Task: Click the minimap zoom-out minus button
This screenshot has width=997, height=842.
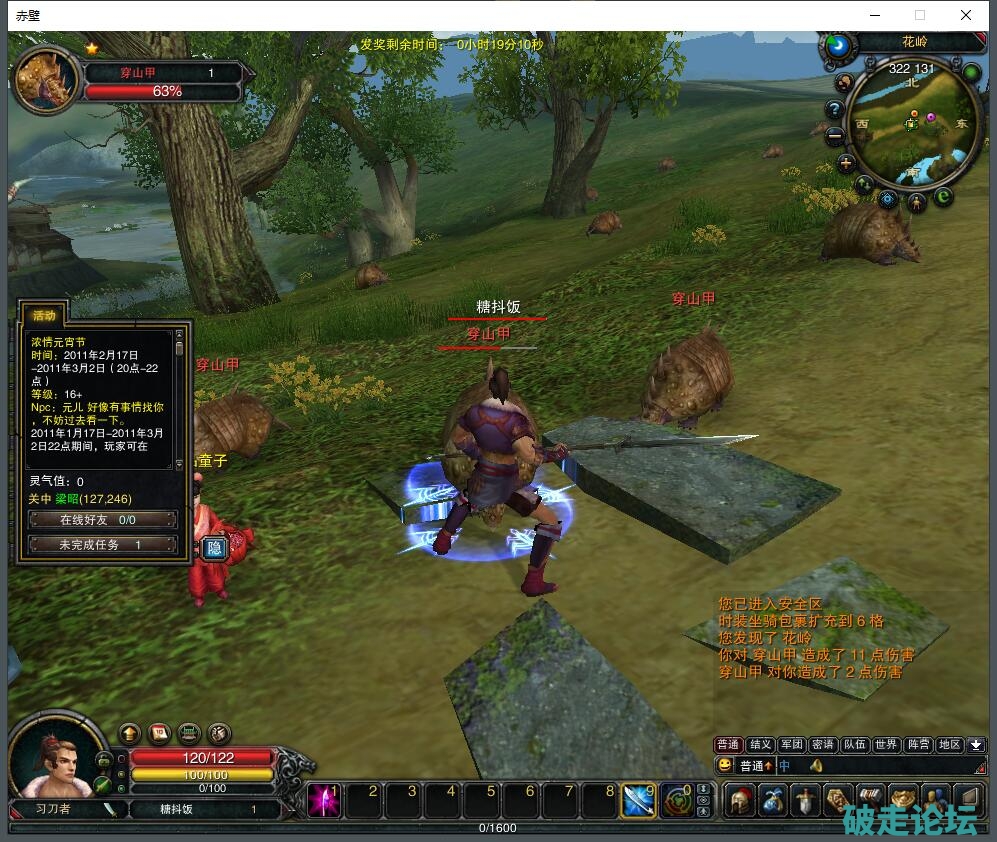Action: point(836,137)
